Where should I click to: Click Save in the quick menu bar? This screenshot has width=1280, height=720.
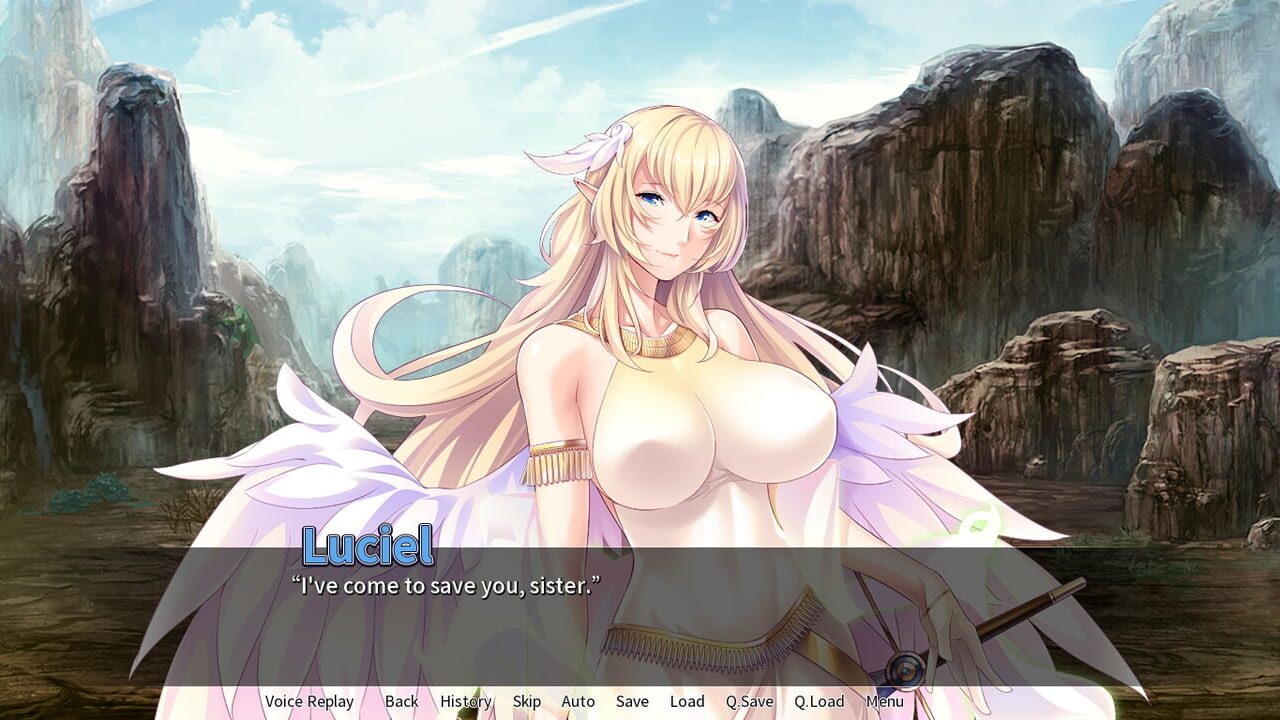(x=631, y=701)
